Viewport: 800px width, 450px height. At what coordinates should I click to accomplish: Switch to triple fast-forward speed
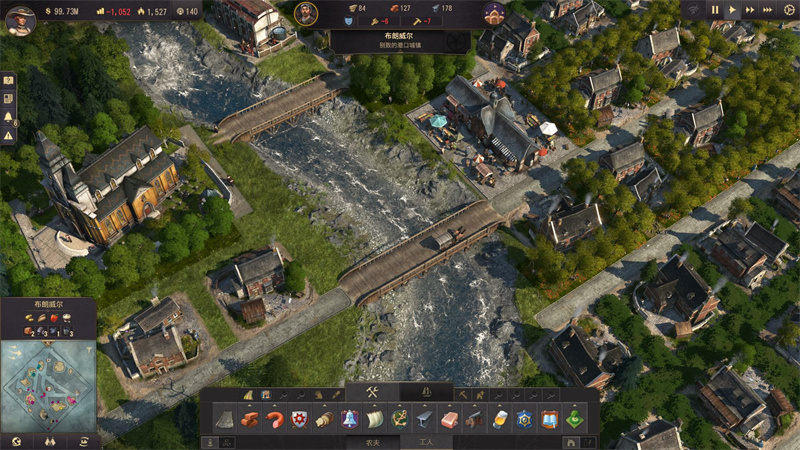(x=768, y=10)
